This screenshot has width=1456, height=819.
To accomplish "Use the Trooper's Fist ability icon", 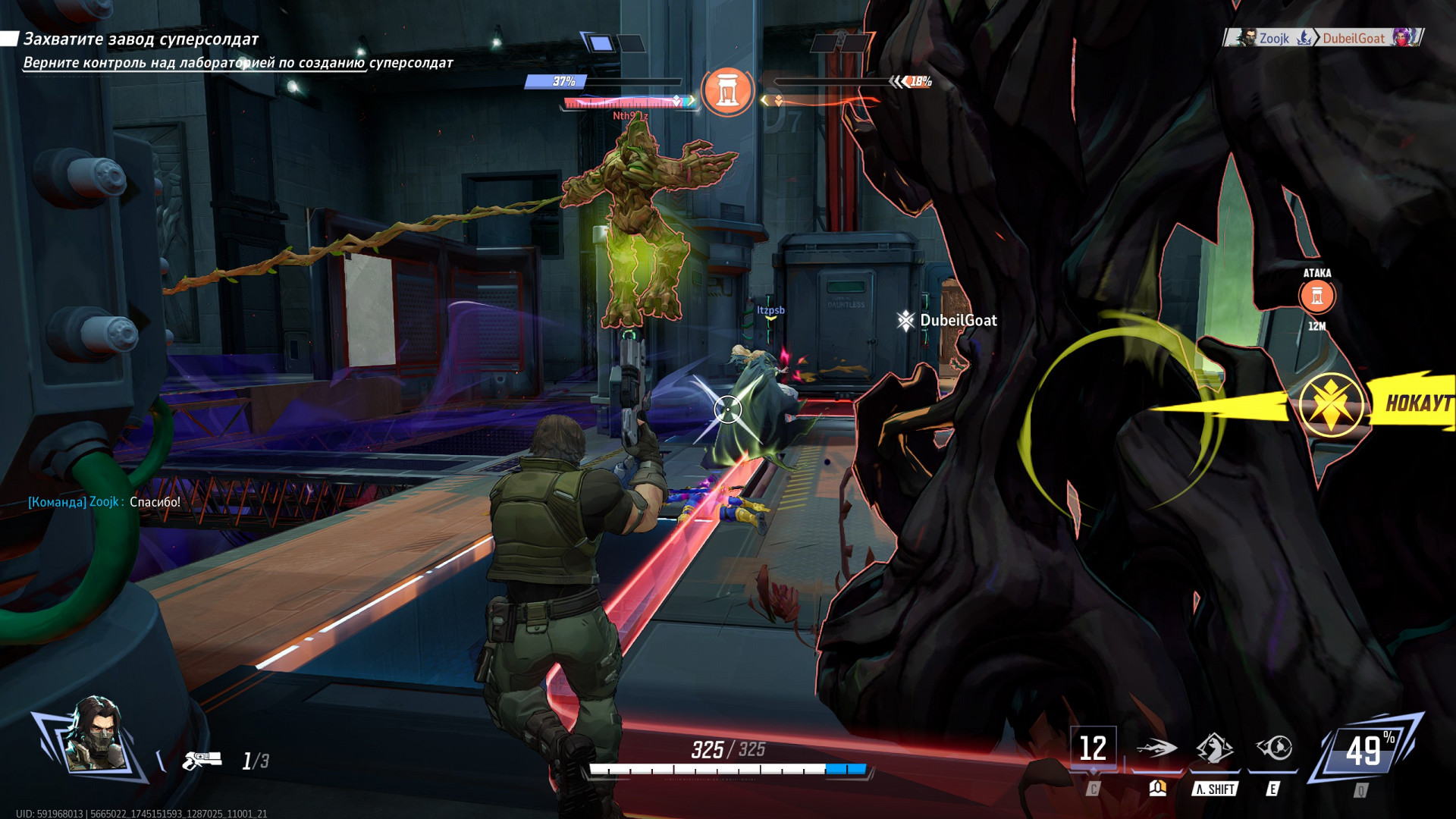I will 1215,748.
